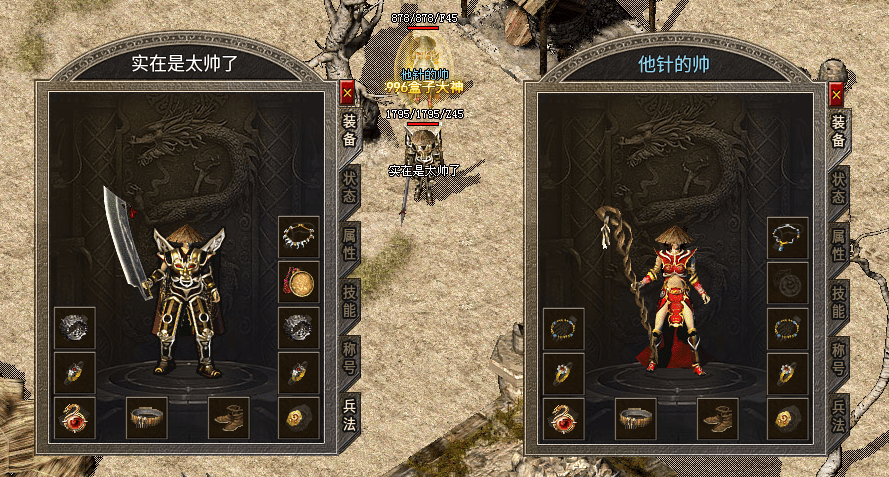The width and height of the screenshot is (889, 477).
Task: Pick the red gem charm in 他针的帅 panel
Action: pos(564,418)
